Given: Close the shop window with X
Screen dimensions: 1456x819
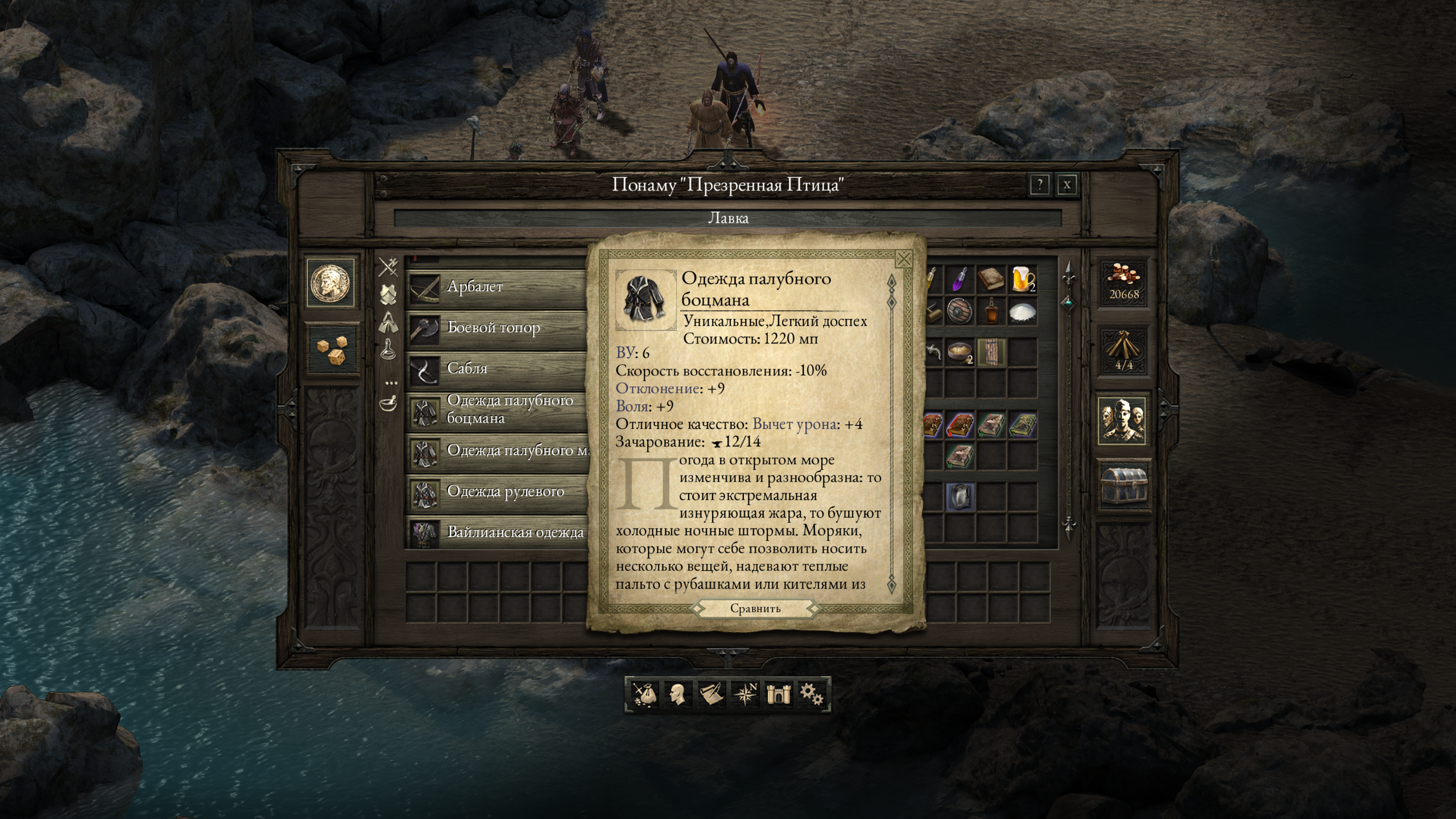Looking at the screenshot, I should 1067,185.
